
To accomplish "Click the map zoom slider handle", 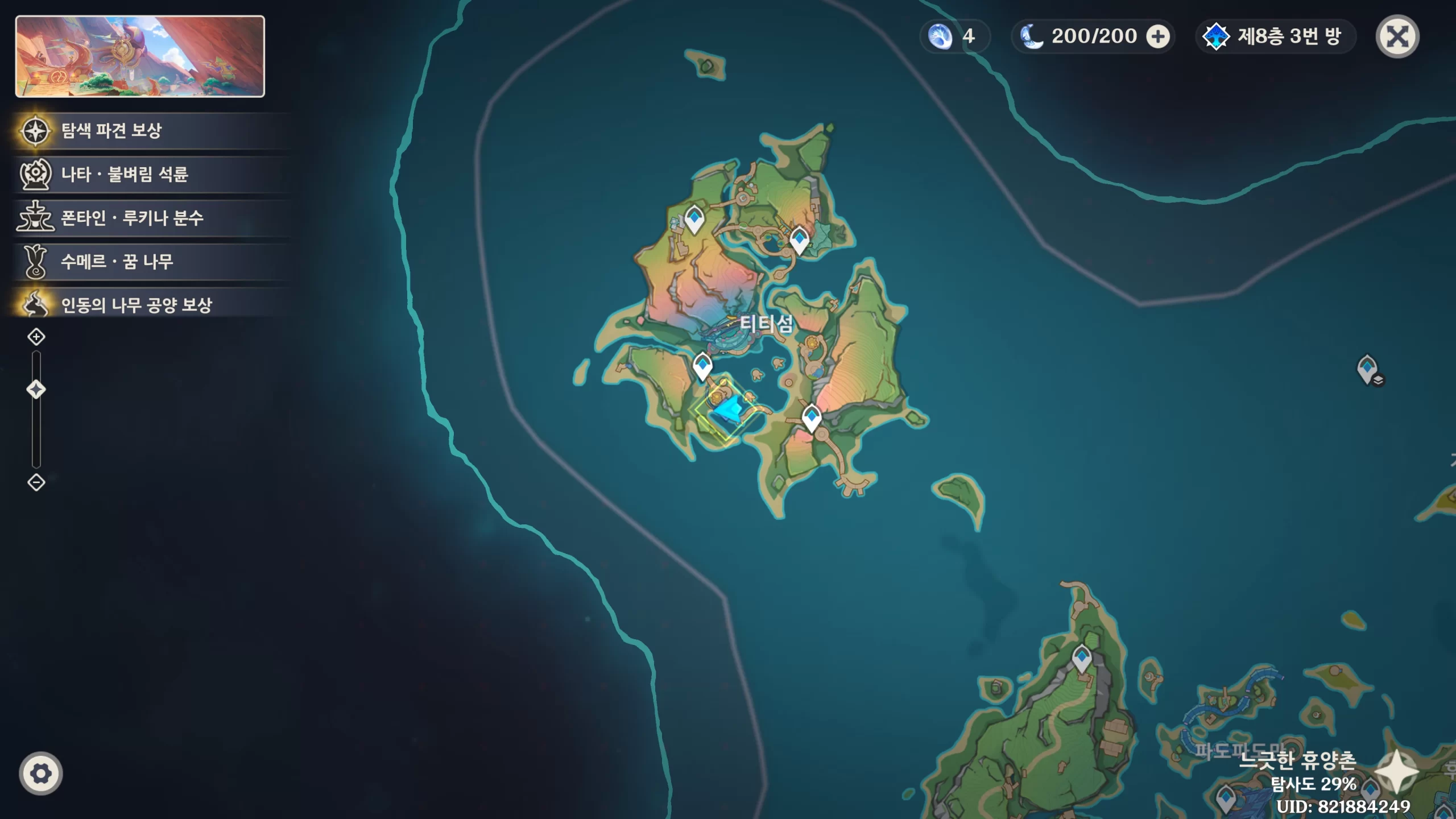I will point(36,390).
